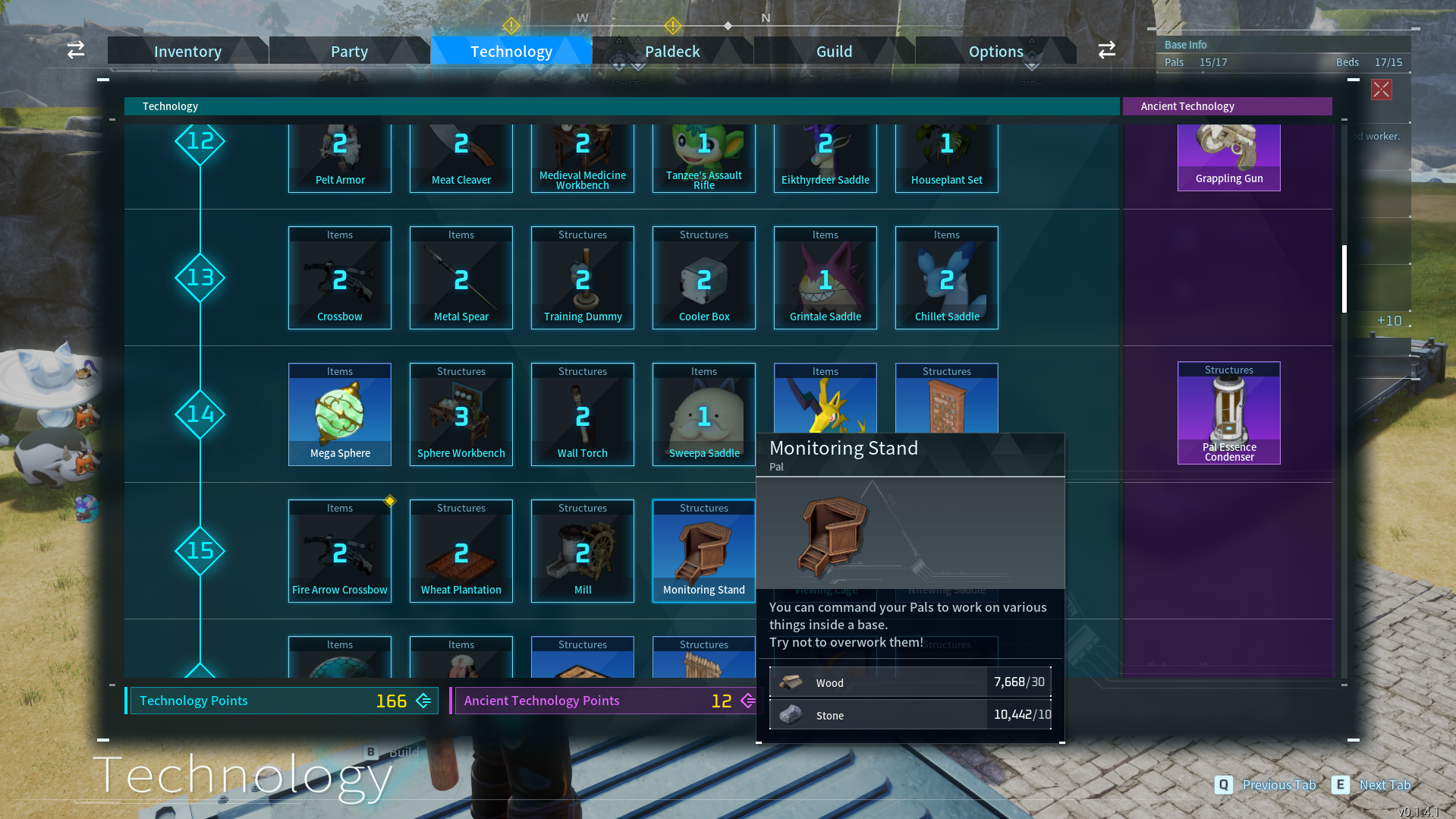
Task: Choose the Sphere Workbench structure
Action: tap(461, 415)
